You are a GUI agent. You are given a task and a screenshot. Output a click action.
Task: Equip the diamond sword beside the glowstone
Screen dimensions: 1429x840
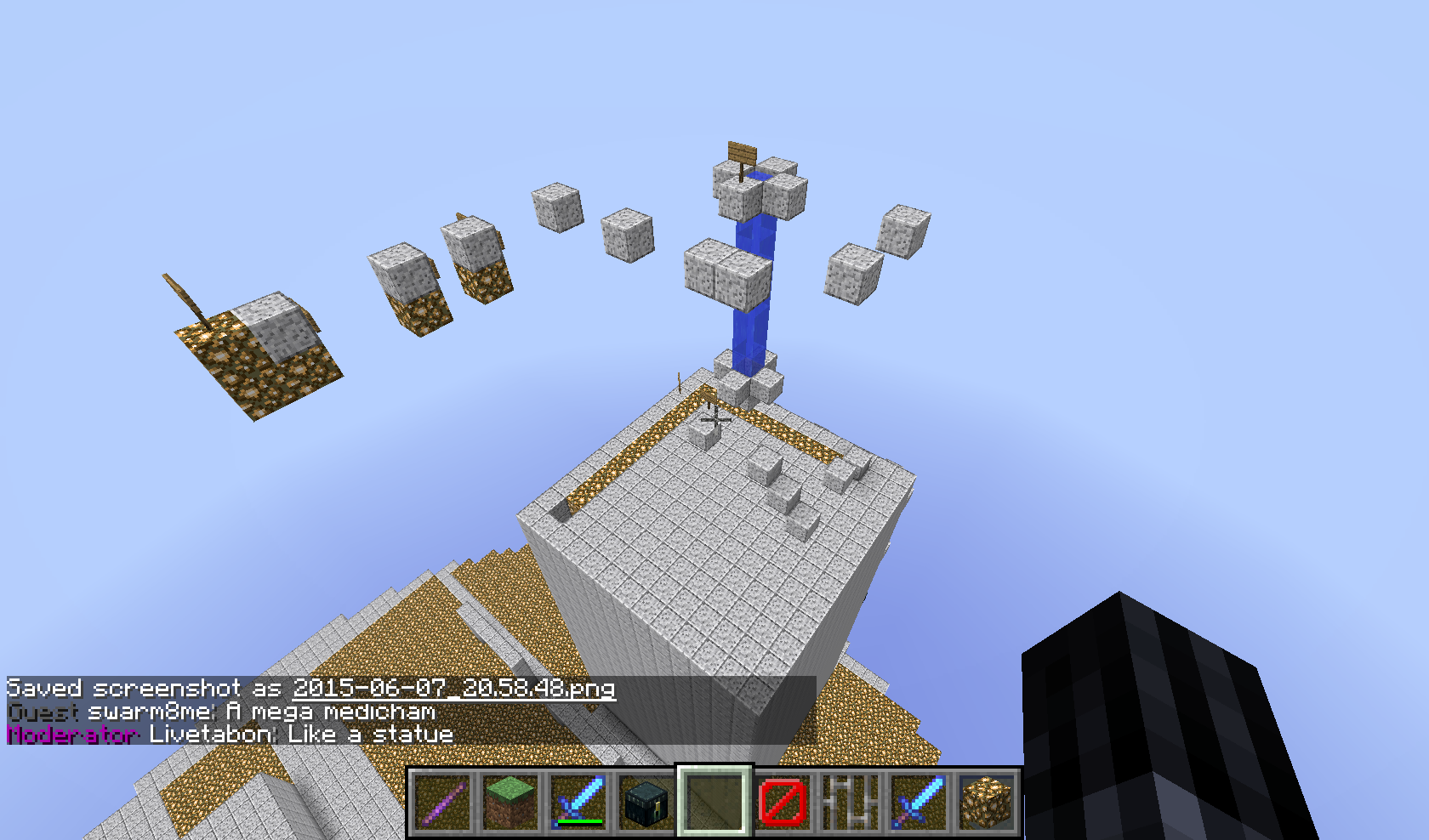(919, 802)
